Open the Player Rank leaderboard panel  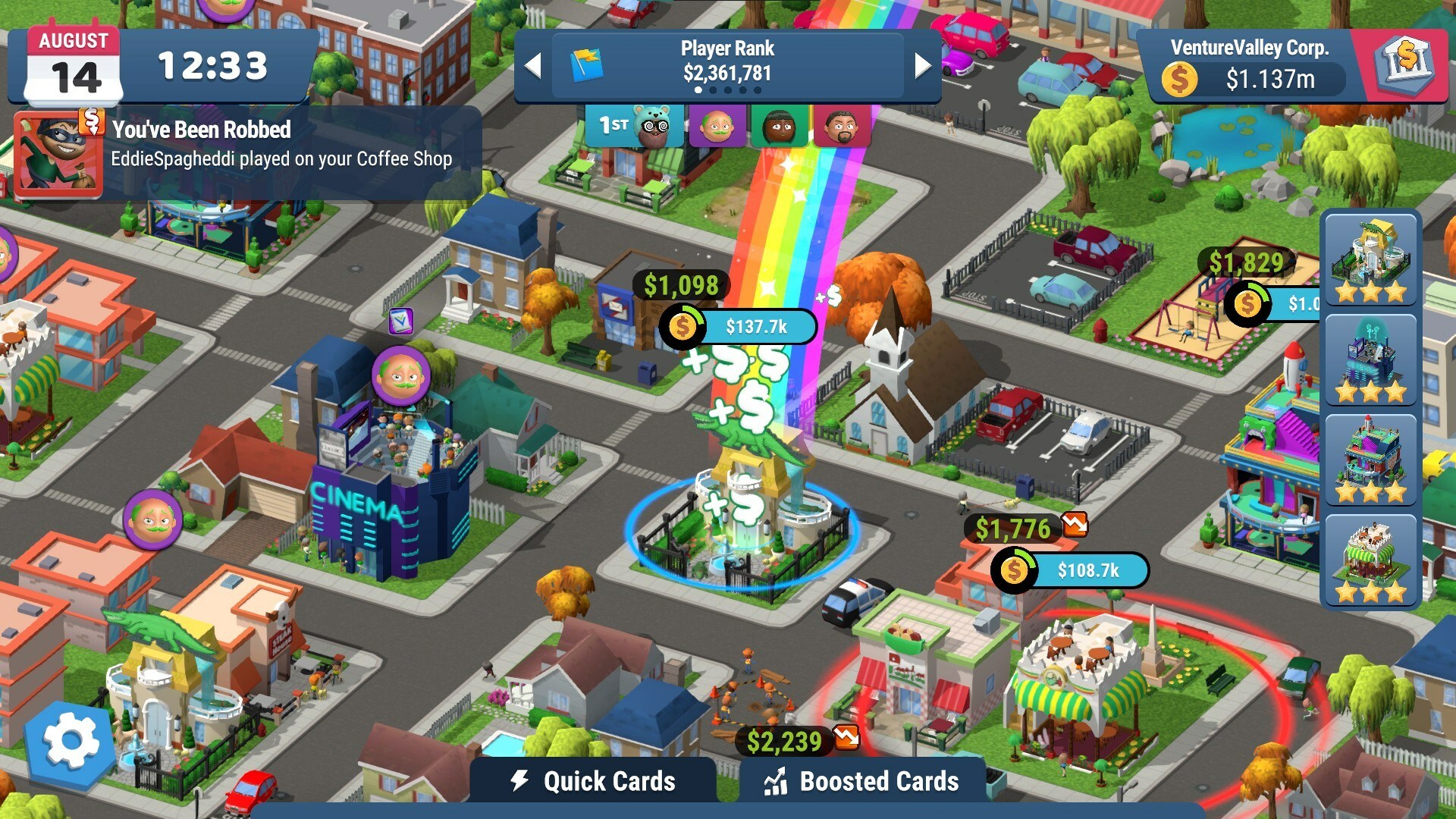pos(727,64)
